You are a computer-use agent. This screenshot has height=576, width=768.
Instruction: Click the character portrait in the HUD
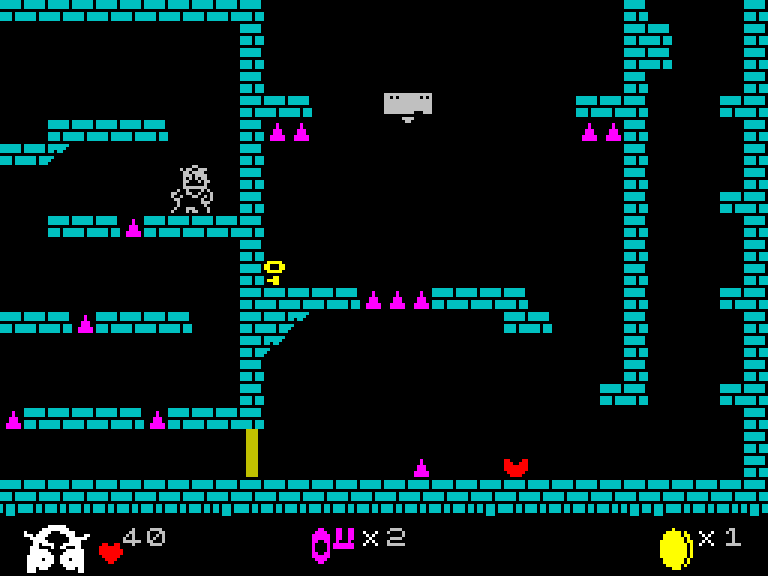tap(56, 547)
